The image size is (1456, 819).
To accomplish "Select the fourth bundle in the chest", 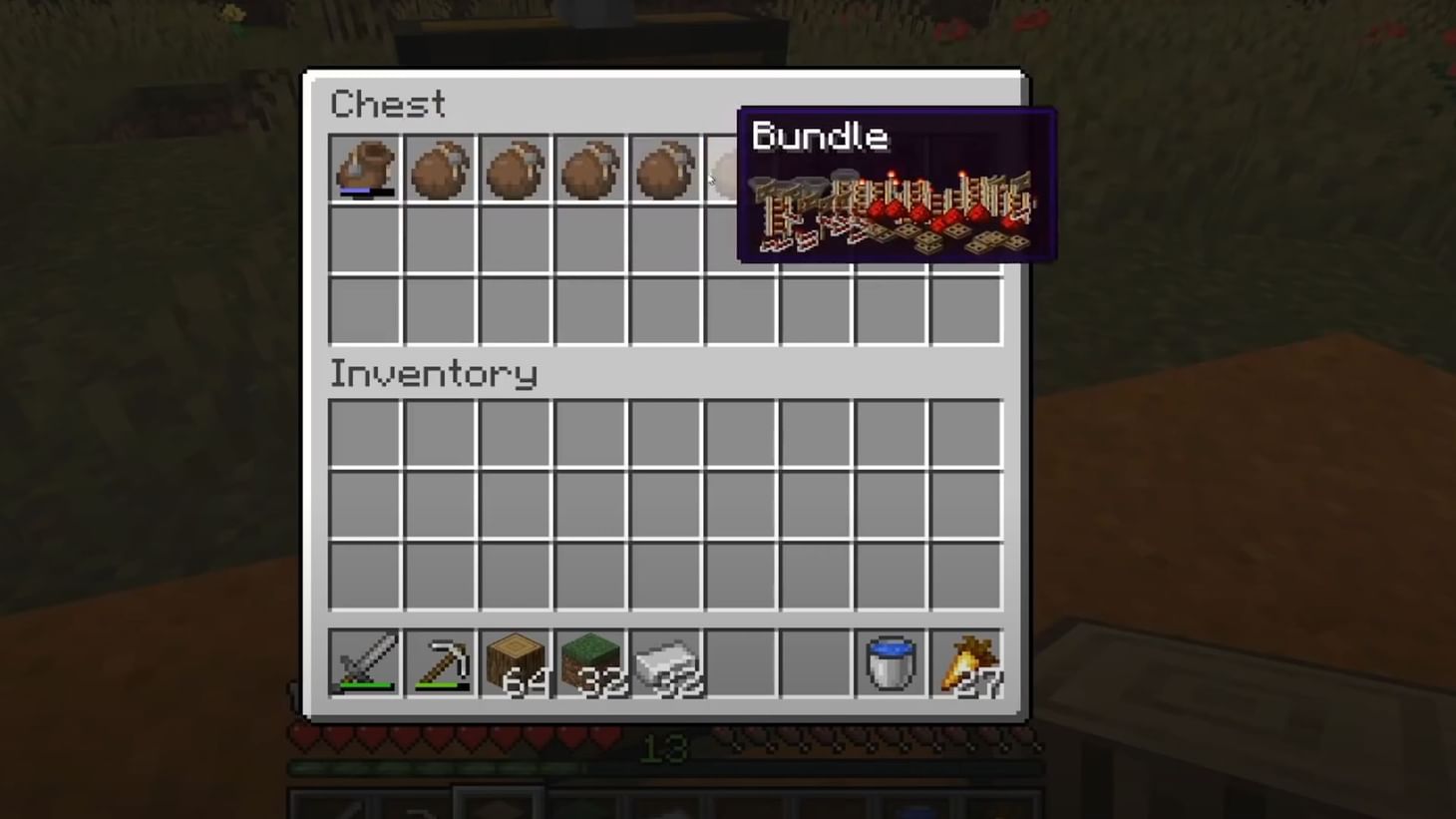I will pyautogui.click(x=589, y=168).
